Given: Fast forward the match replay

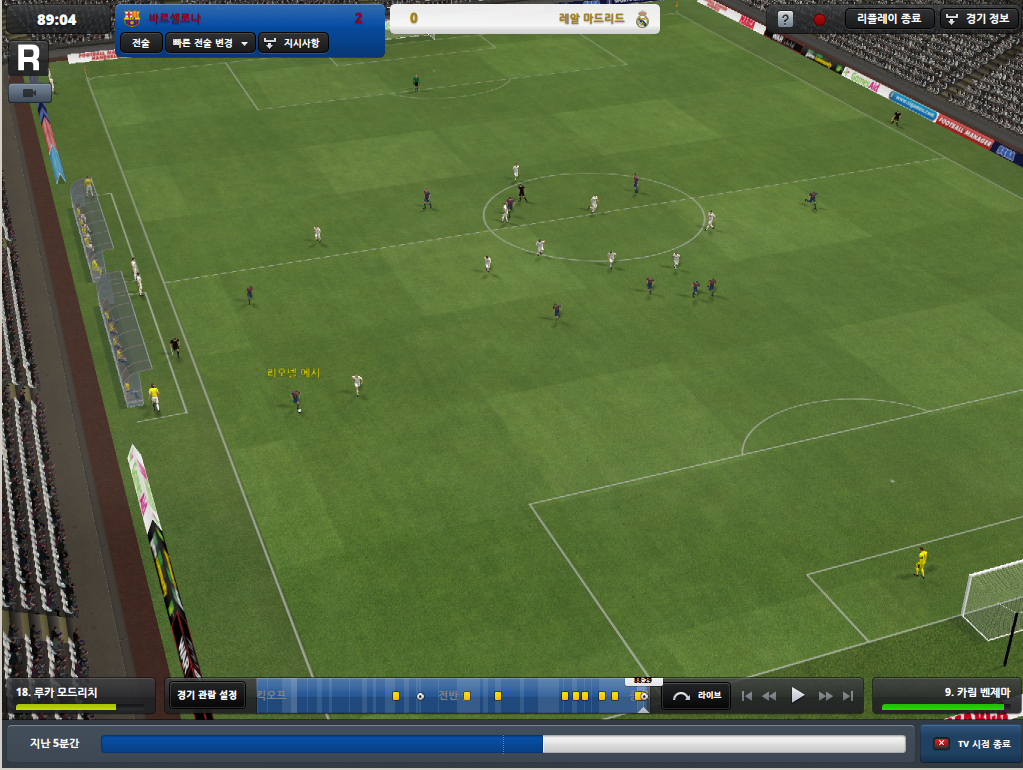Looking at the screenshot, I should [x=826, y=695].
